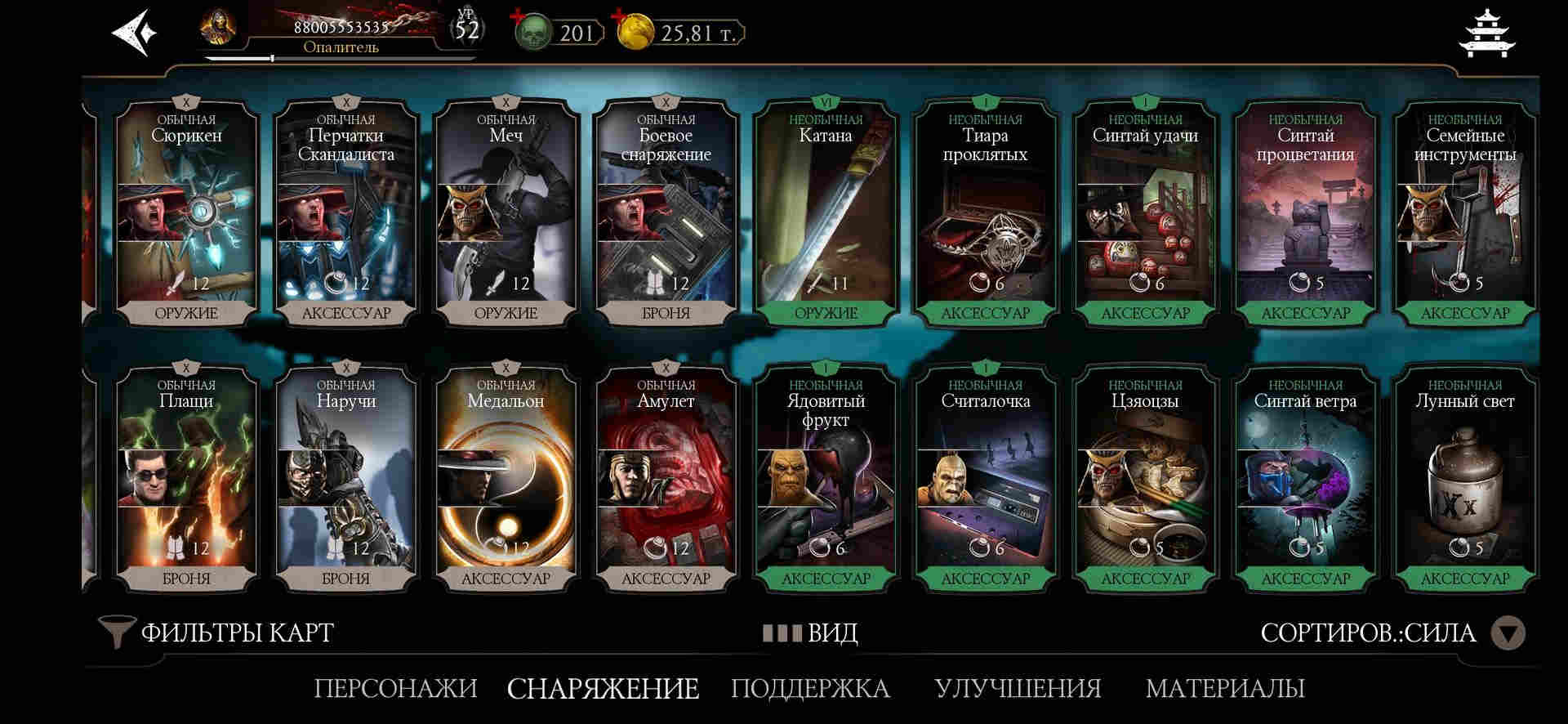Select the Семейные инструменты card
Screen dimensions: 1568x724
point(1465,212)
